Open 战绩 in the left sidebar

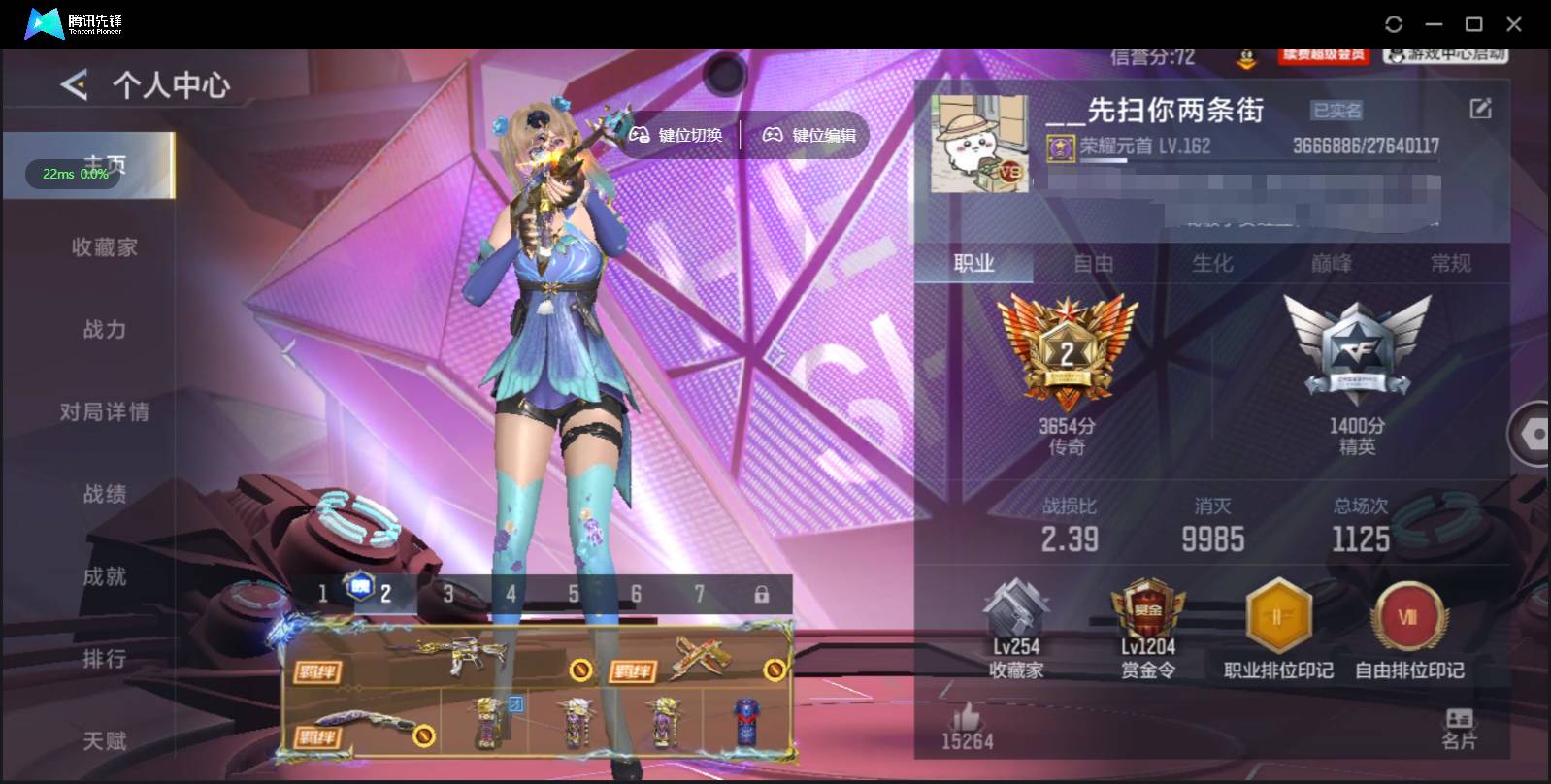tap(107, 494)
